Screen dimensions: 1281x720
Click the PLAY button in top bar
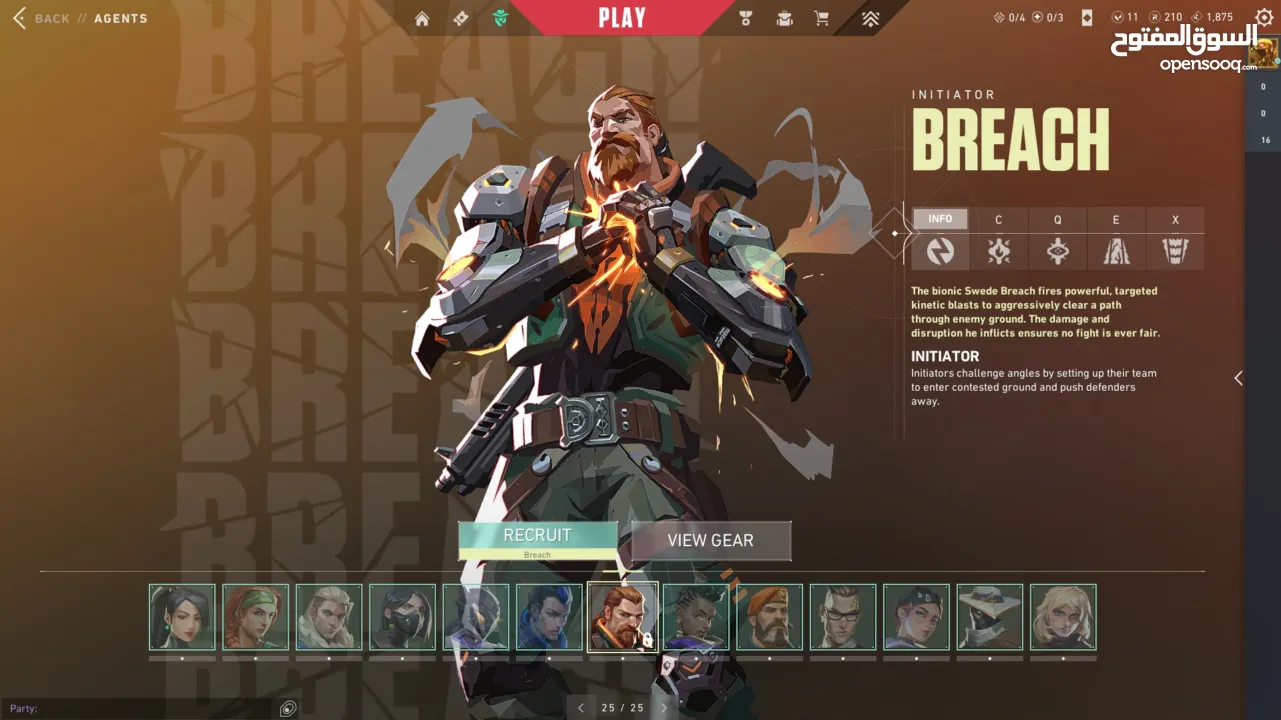coord(622,17)
